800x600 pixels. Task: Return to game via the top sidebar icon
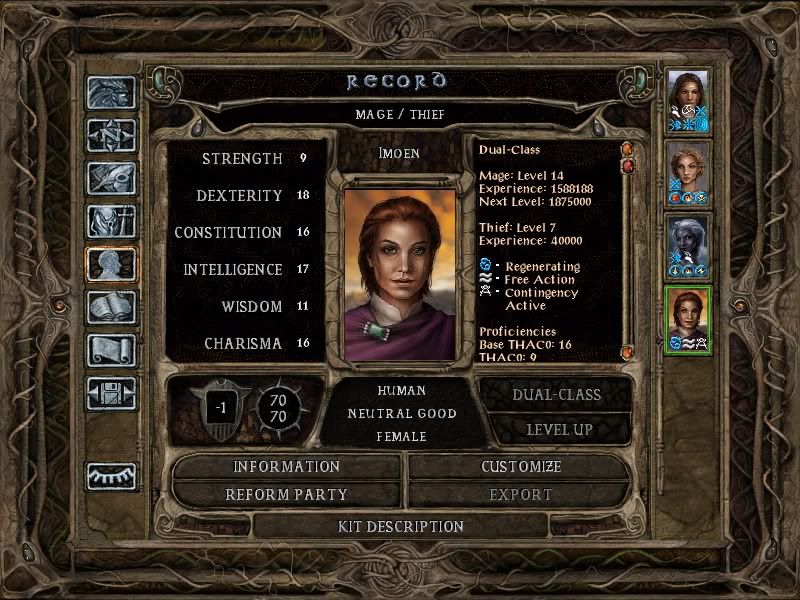coord(111,93)
